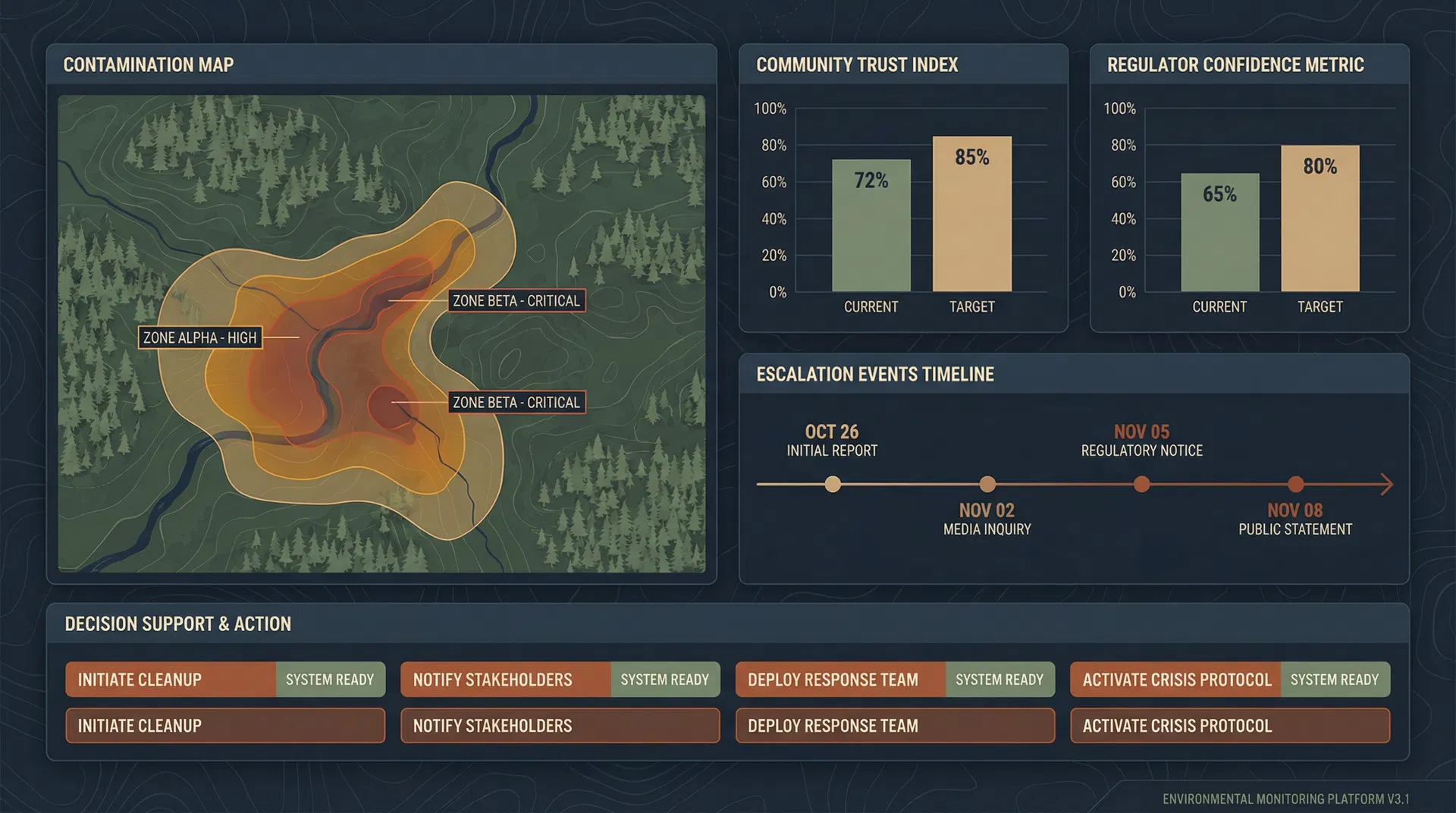Screen dimensions: 1456x813
Task: Select the Nov 02 Media Inquiry event dot
Action: [x=987, y=484]
